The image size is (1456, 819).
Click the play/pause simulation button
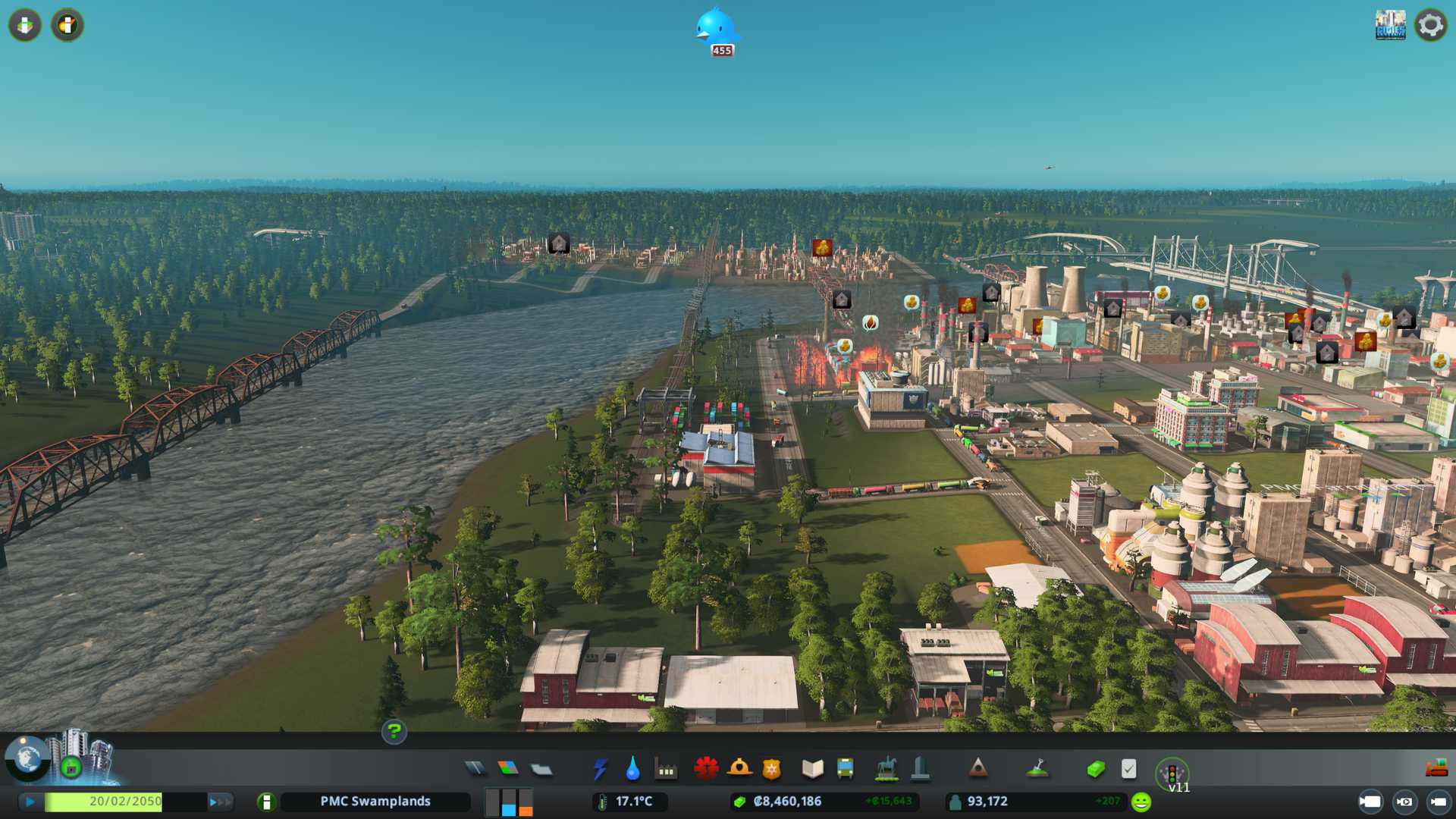[30, 802]
